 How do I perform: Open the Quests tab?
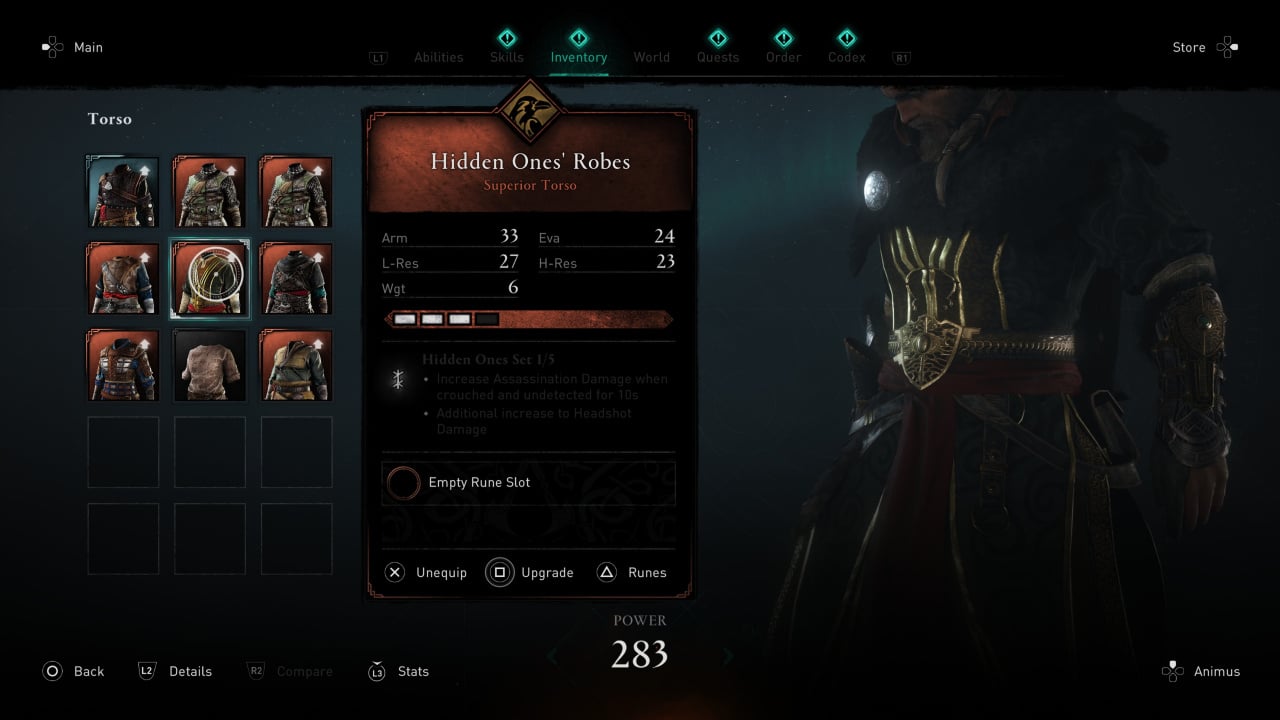tap(718, 57)
